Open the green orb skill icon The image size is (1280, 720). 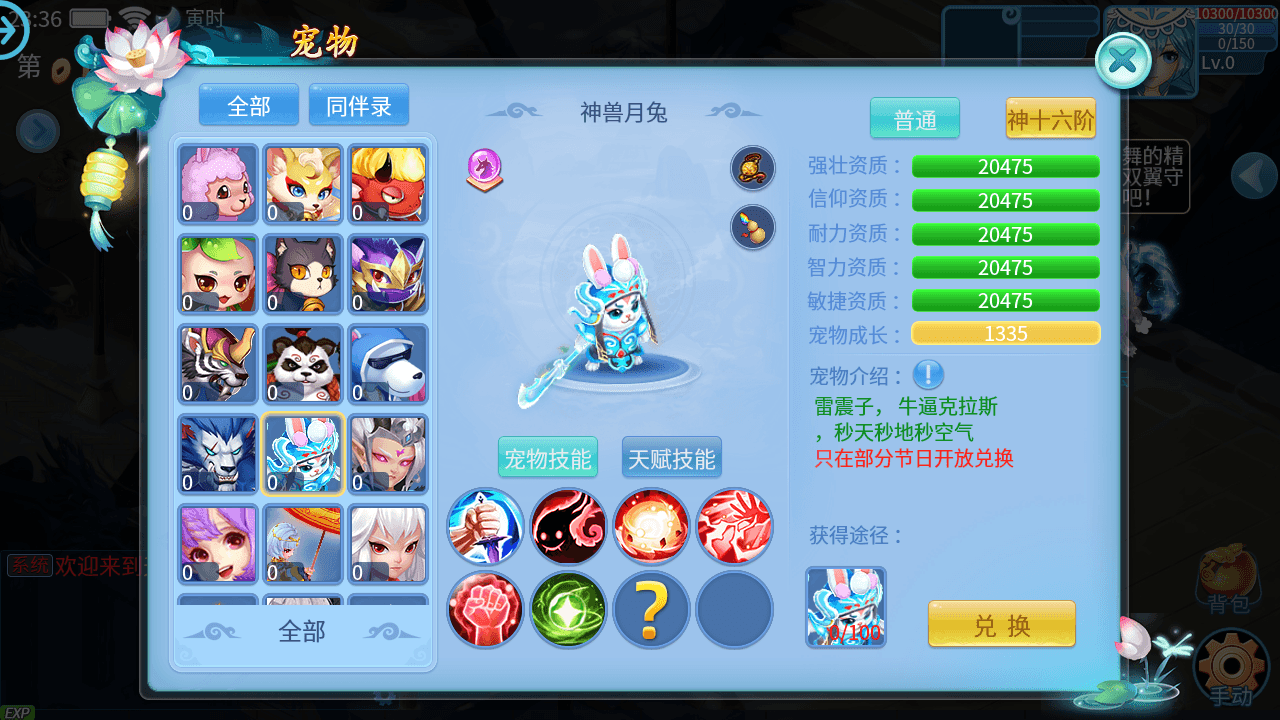[568, 610]
